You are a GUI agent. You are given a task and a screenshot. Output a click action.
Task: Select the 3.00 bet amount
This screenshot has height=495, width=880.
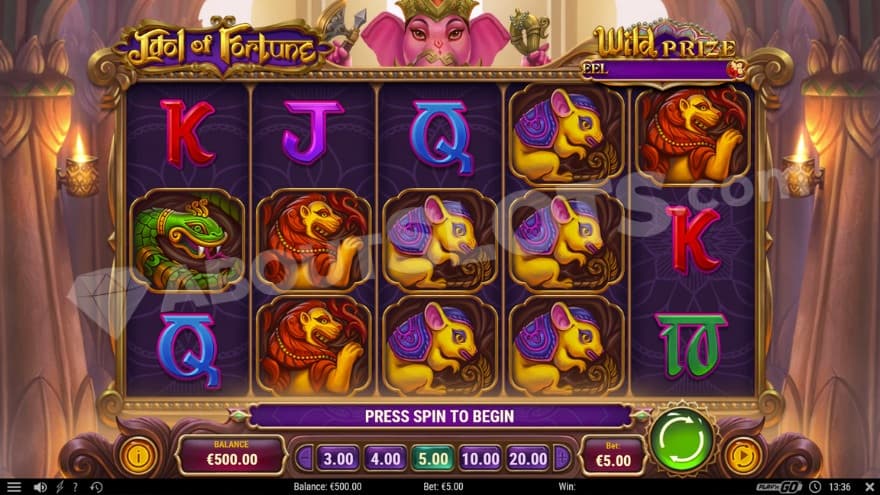(x=338, y=458)
